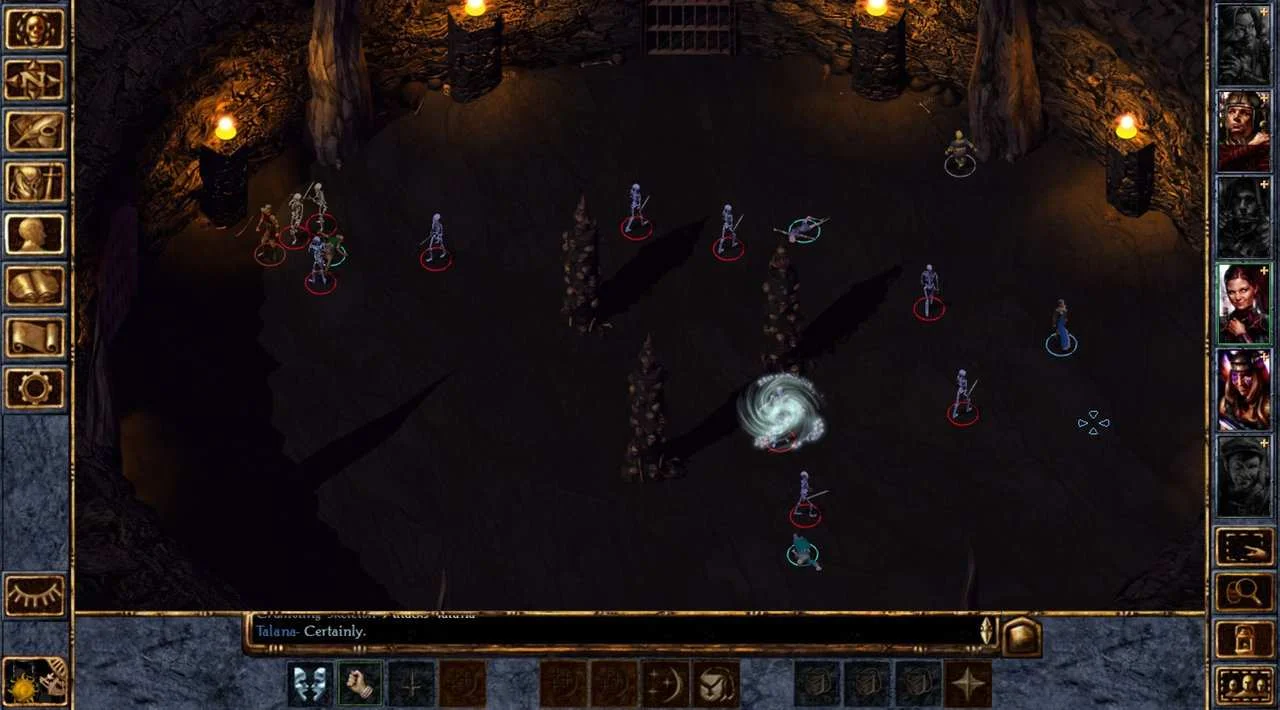Click the skull return-to-game button
Image resolution: width=1280 pixels, height=710 pixels.
click(x=35, y=29)
